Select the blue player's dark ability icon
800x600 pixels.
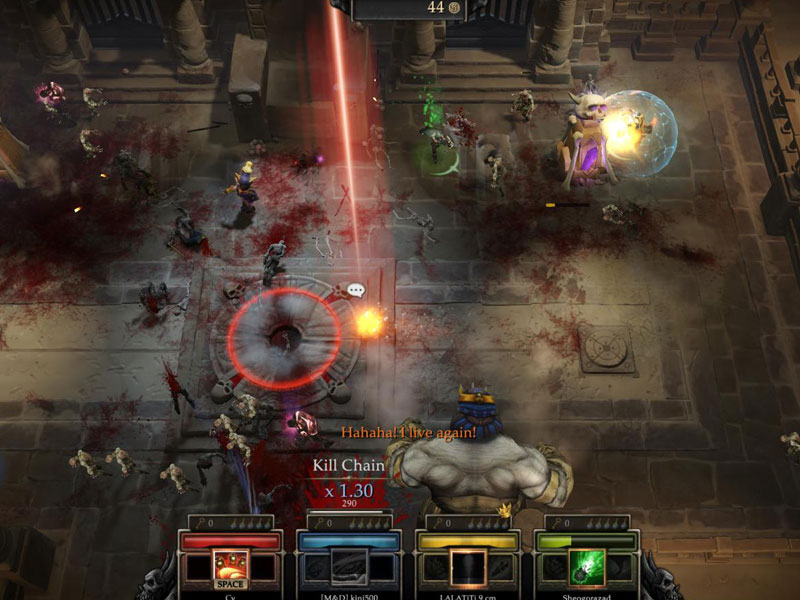pos(349,567)
